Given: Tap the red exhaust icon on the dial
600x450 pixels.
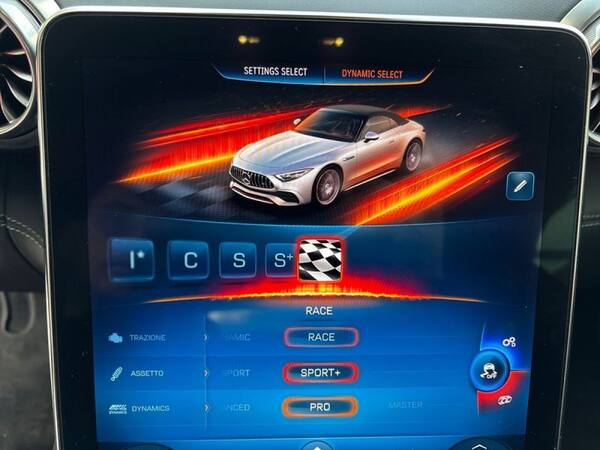Looking at the screenshot, I should coord(506,401).
